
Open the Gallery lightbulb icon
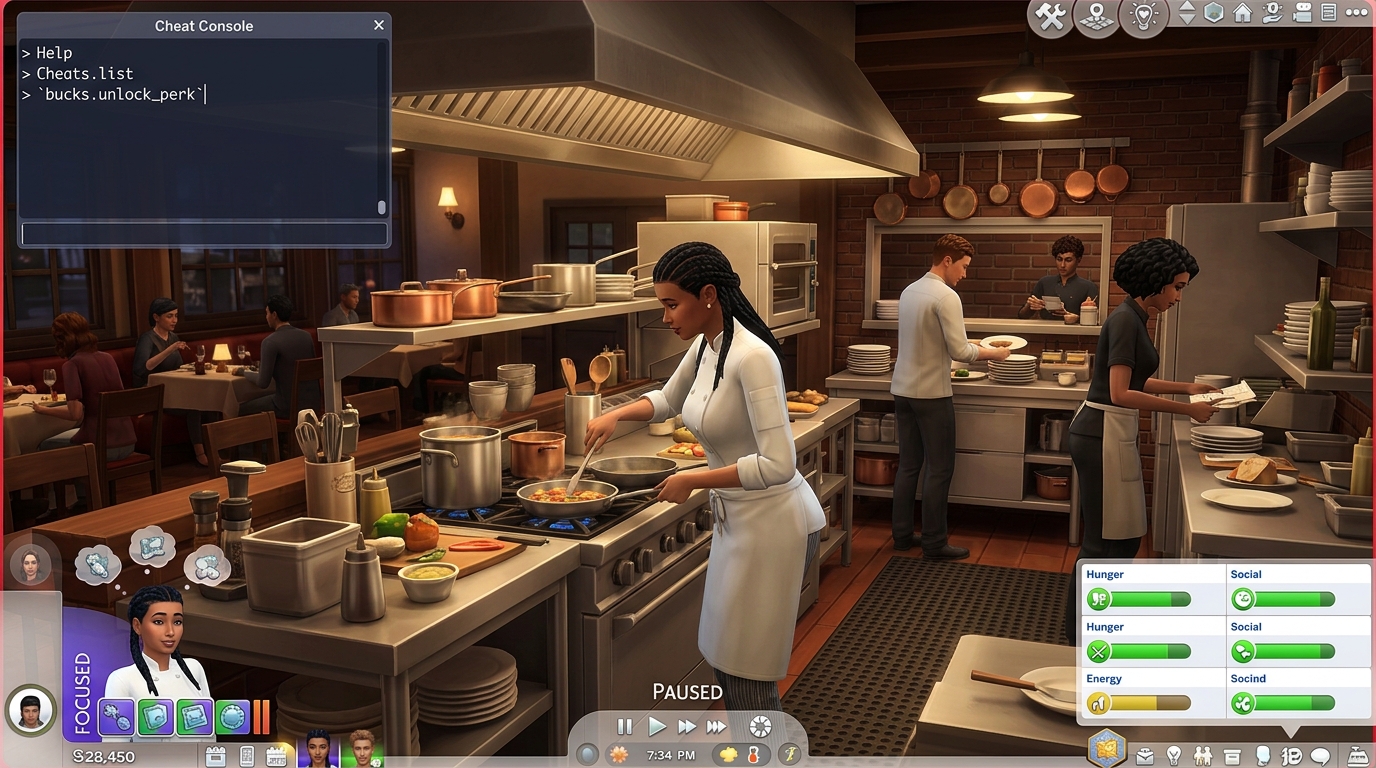1144,14
